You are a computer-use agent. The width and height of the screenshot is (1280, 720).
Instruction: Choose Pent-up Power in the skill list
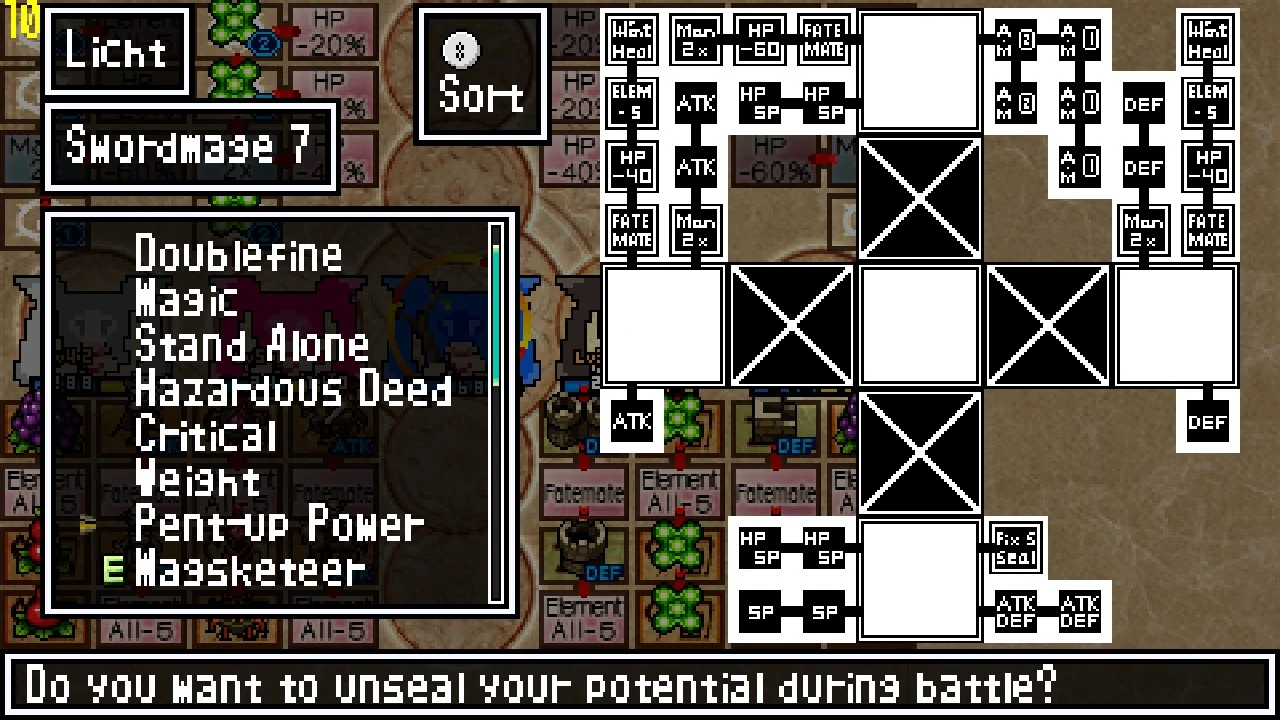click(x=279, y=525)
